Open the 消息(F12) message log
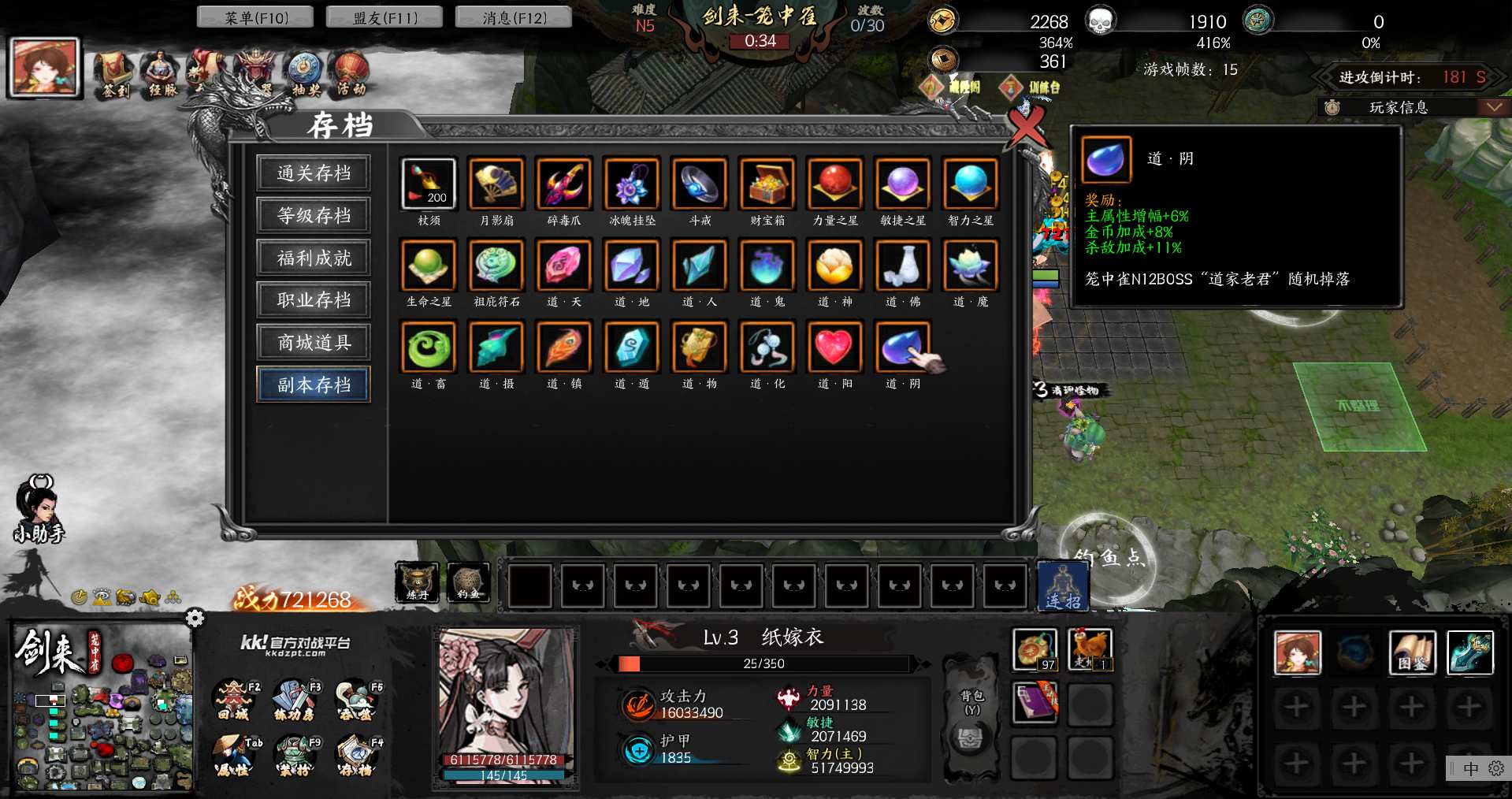1512x799 pixels. click(x=514, y=17)
